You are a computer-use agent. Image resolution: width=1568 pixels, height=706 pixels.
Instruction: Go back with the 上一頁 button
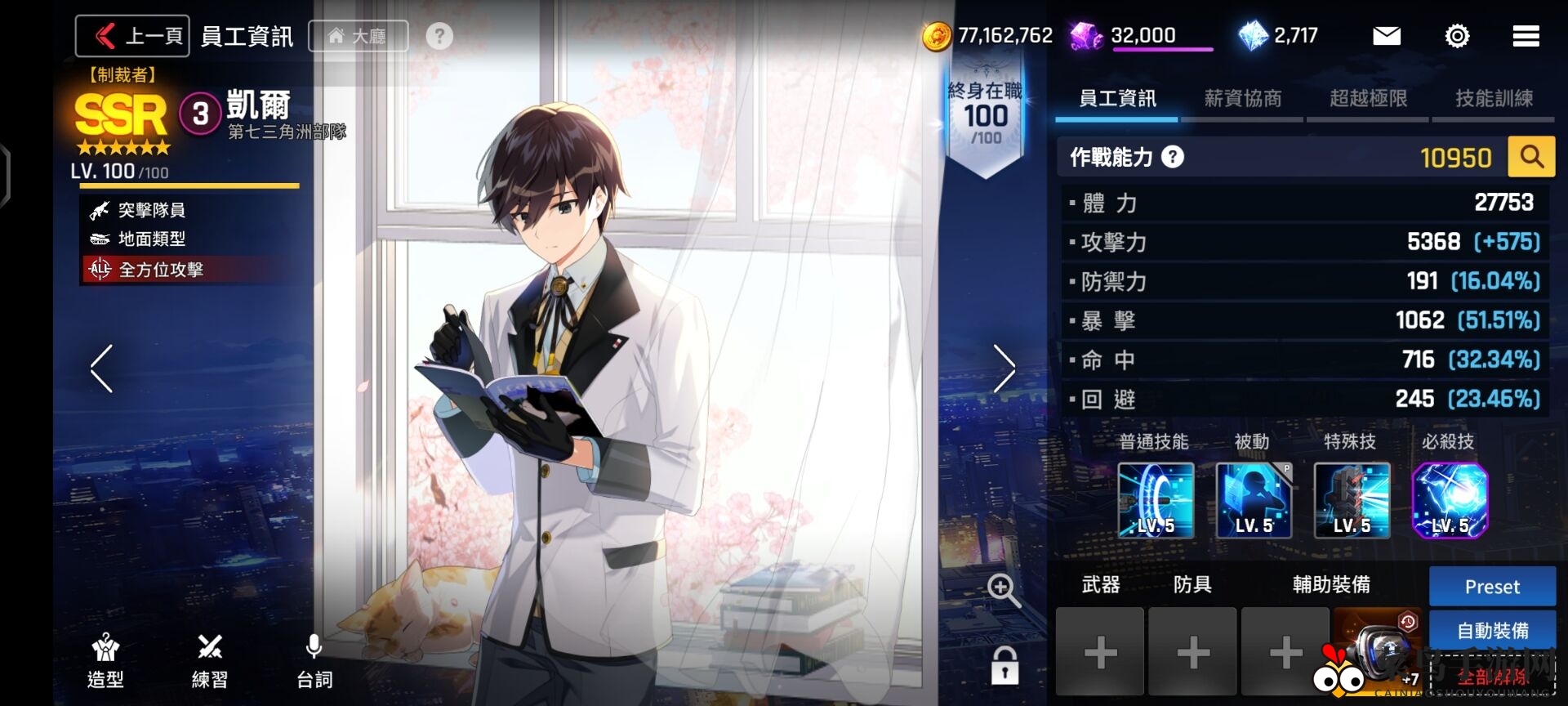click(133, 36)
